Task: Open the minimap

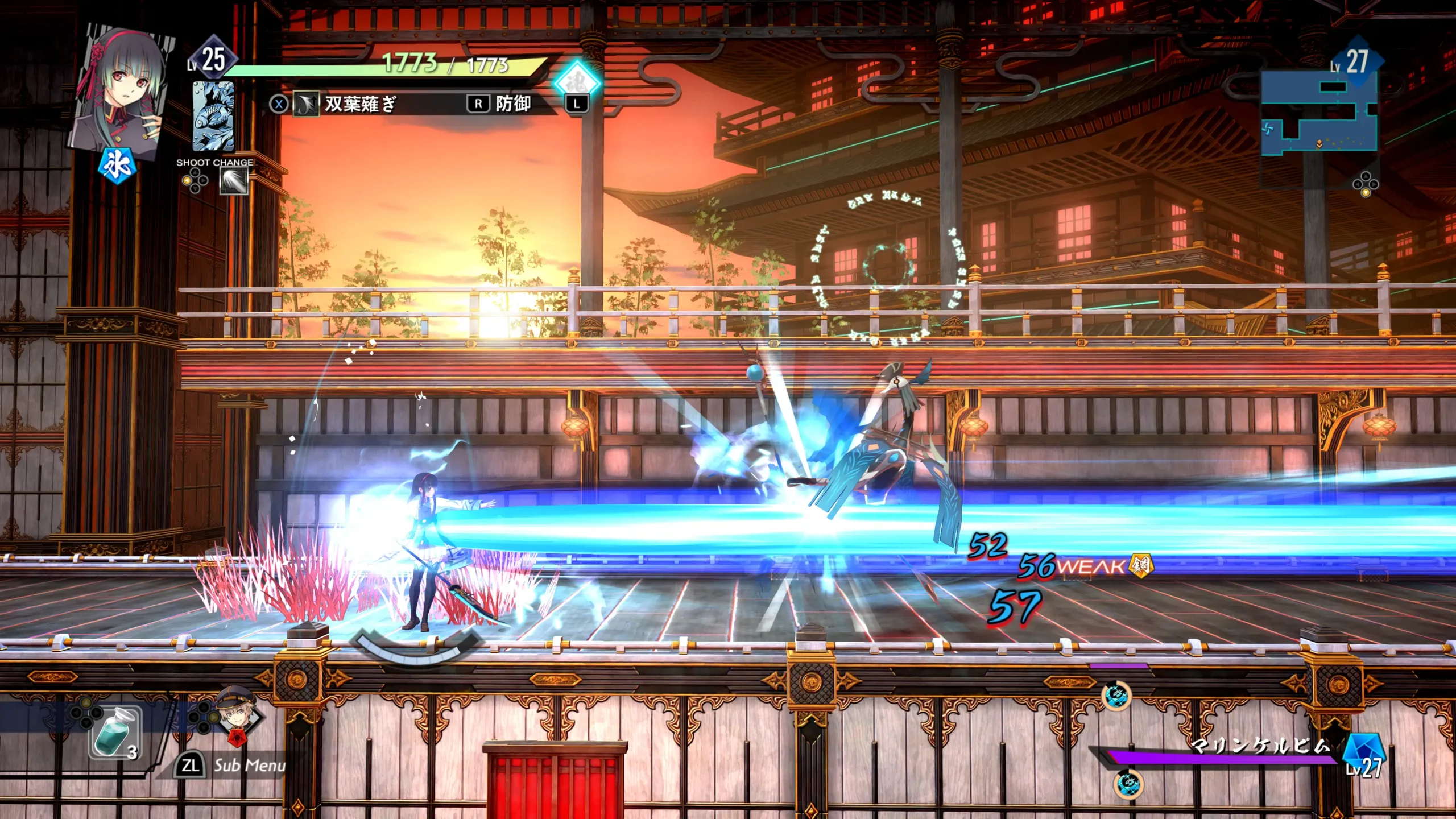Action: [x=1318, y=114]
